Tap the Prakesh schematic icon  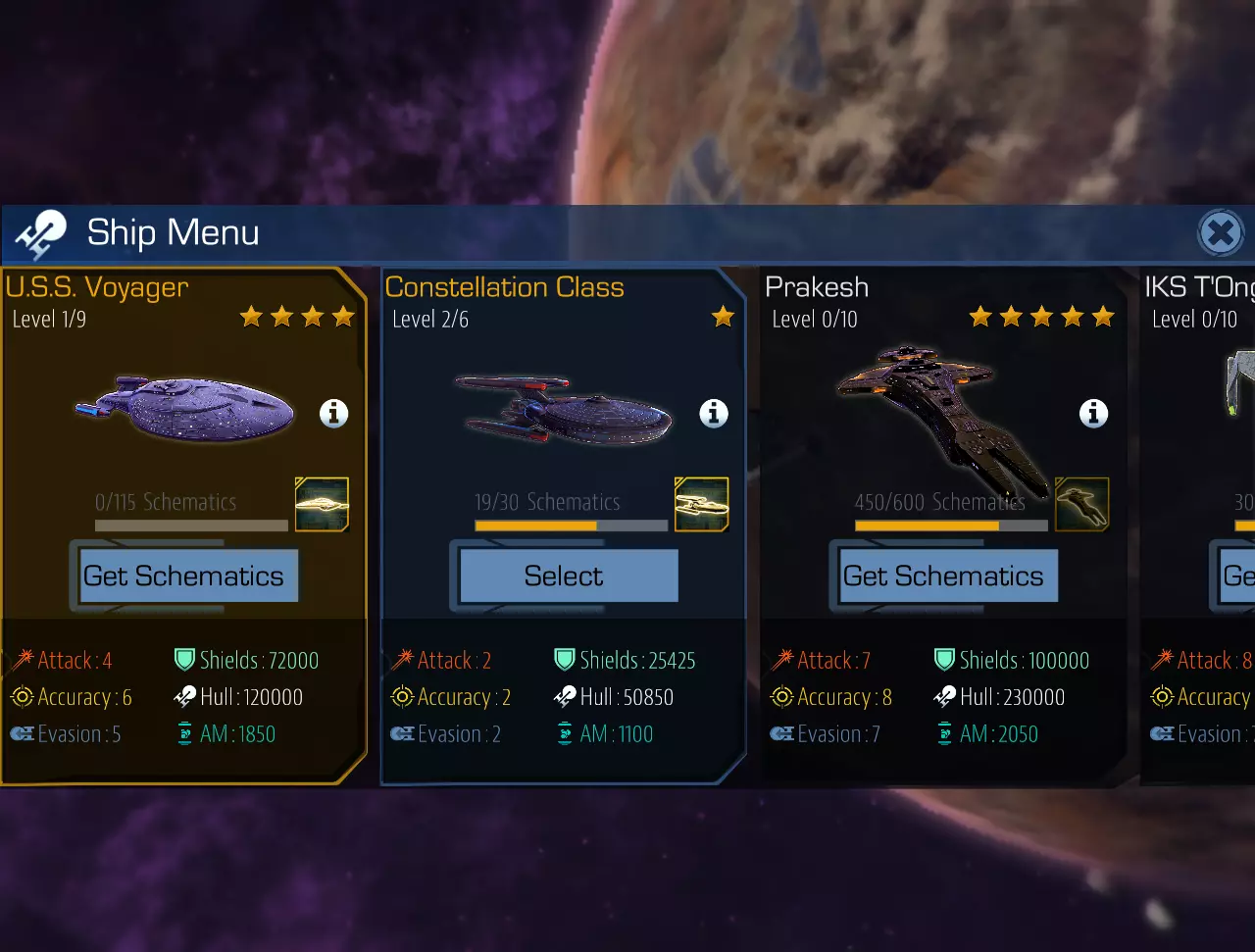coord(1081,504)
